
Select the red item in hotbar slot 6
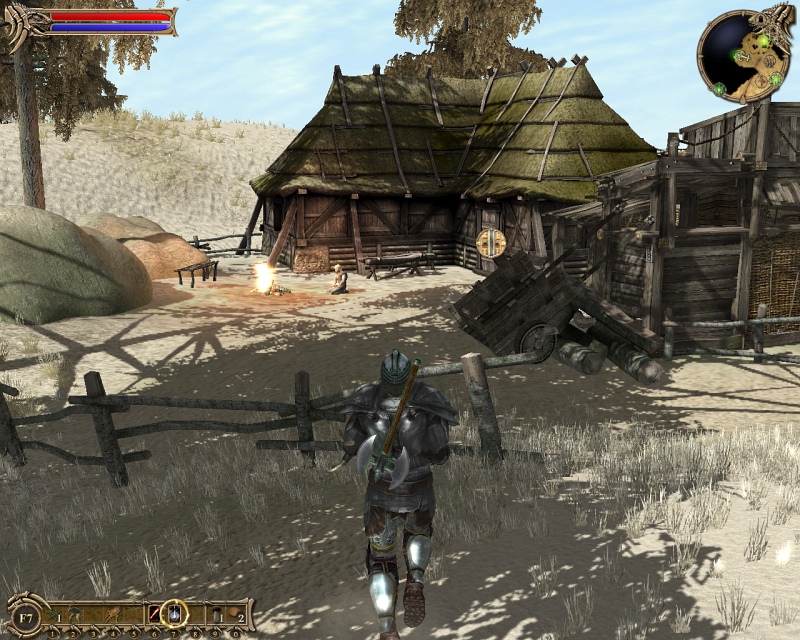click(x=154, y=612)
